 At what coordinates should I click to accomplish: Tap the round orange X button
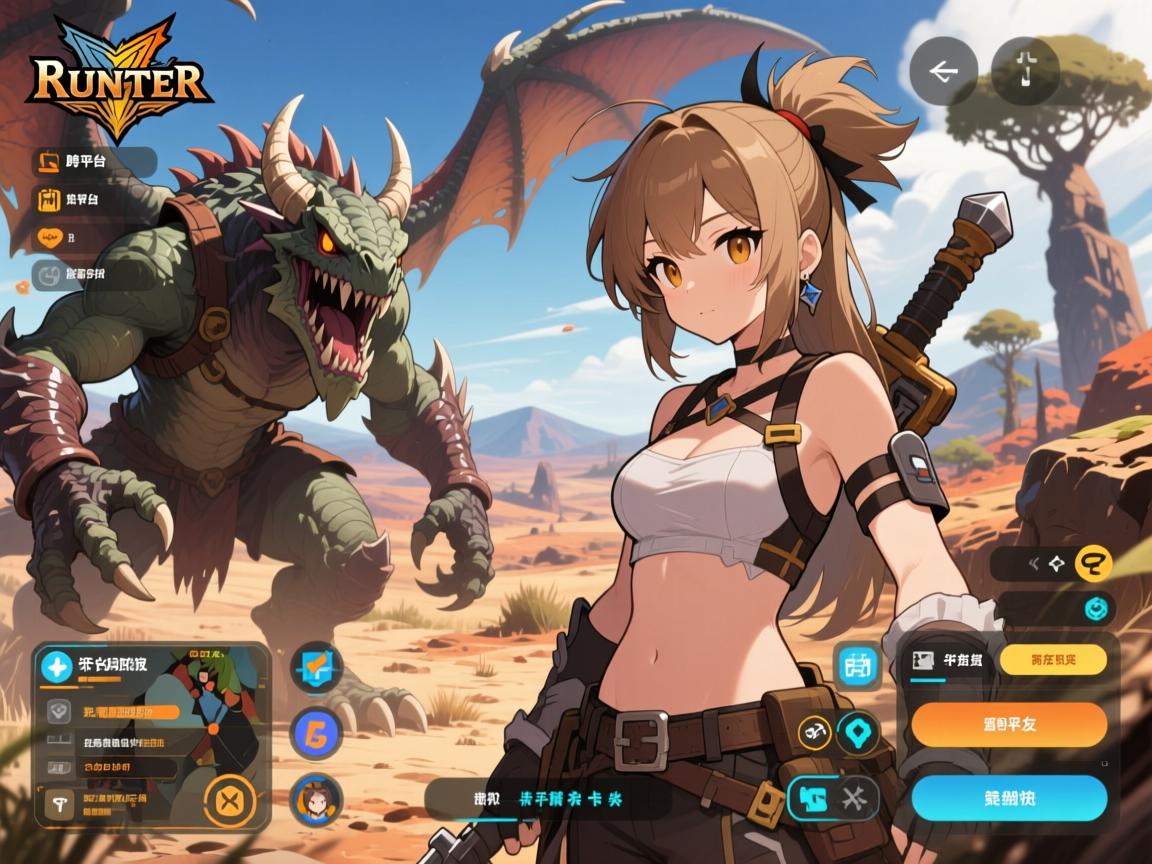[230, 801]
